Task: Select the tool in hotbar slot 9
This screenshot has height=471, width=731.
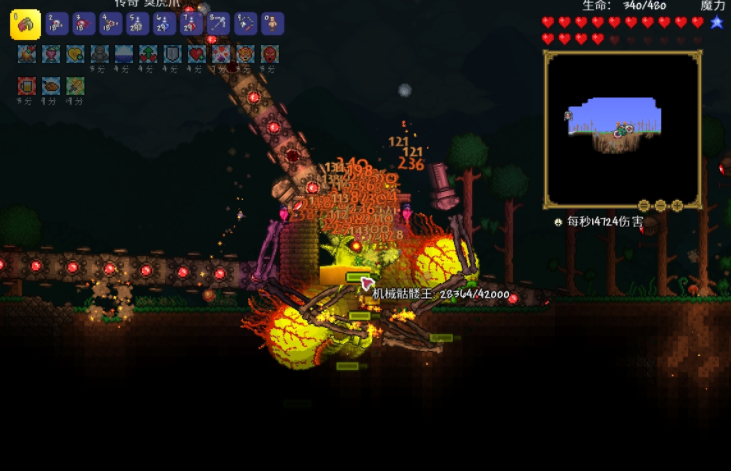Action: coord(246,24)
